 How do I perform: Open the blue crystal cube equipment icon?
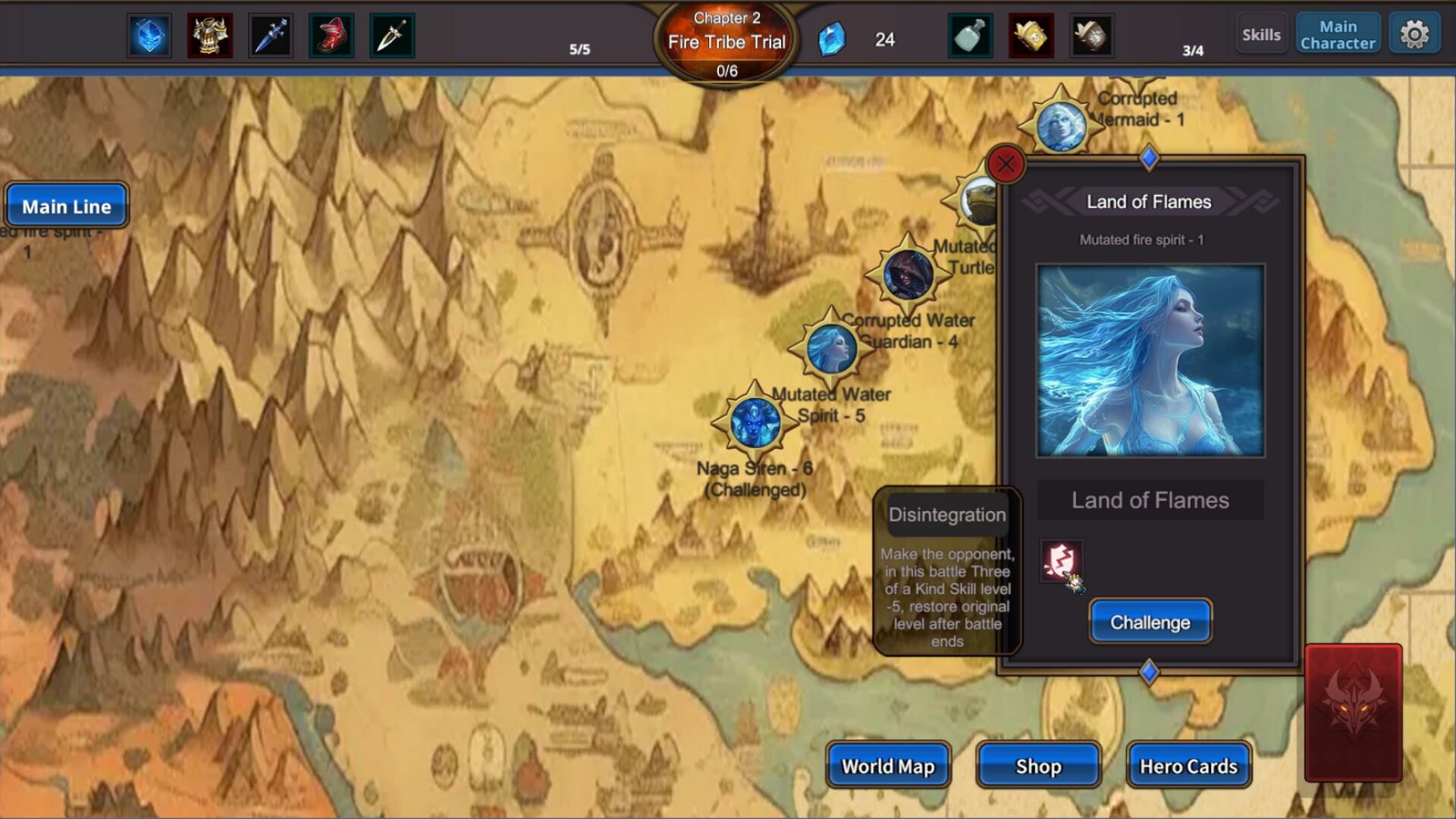150,34
